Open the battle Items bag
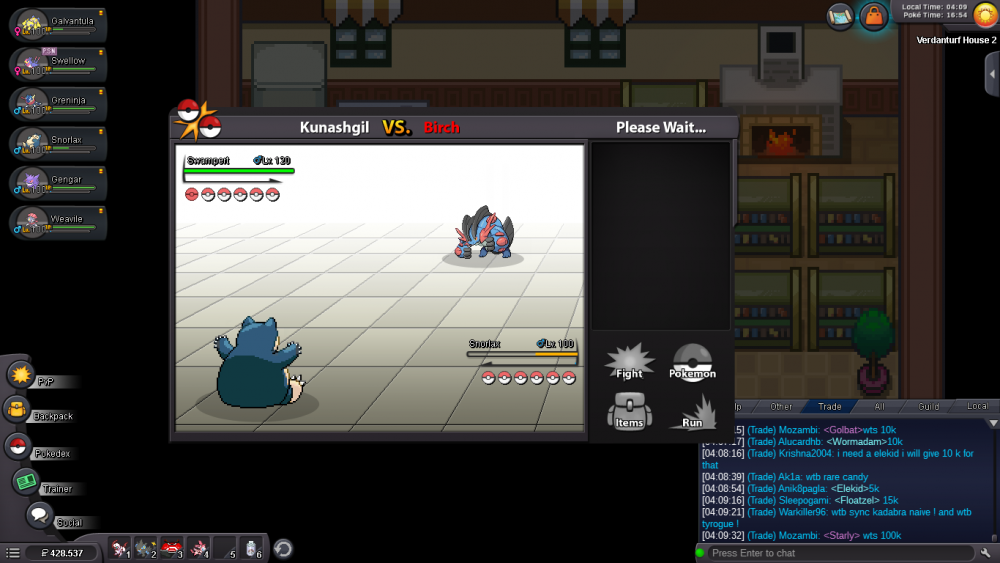1000x563 pixels. pos(629,411)
